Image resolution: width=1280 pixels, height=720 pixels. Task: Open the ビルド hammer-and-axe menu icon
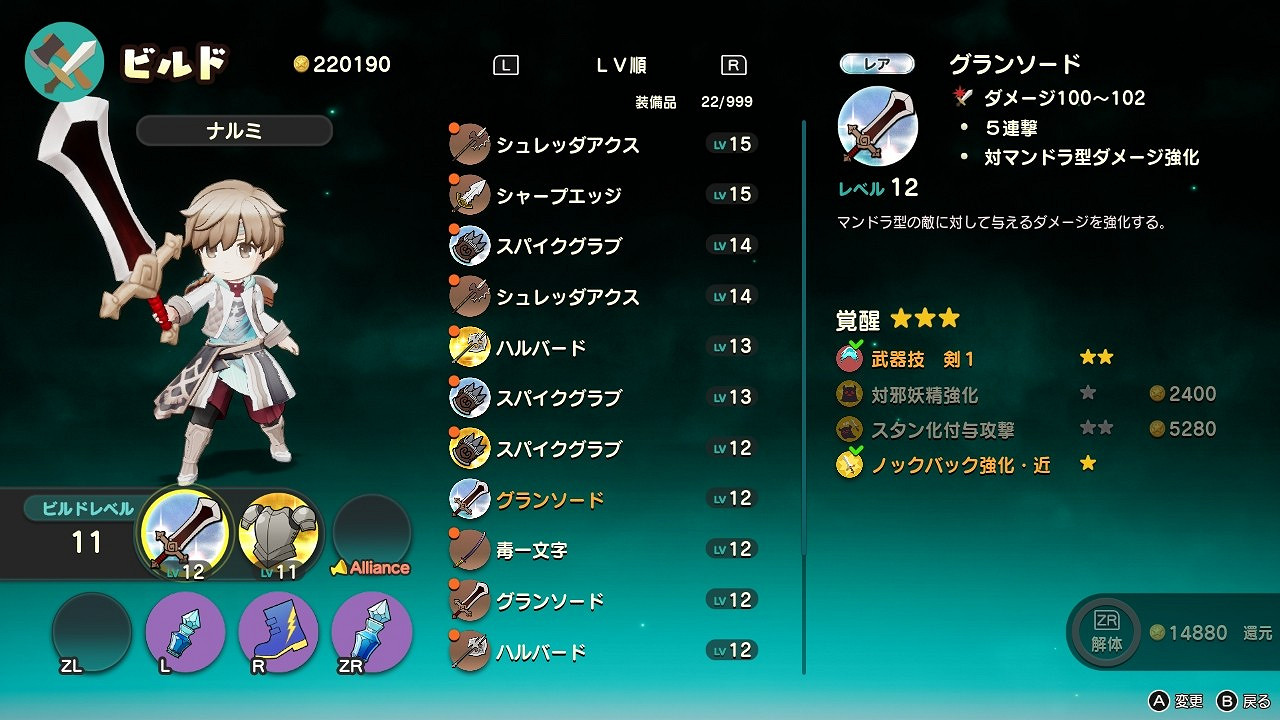pyautogui.click(x=63, y=61)
